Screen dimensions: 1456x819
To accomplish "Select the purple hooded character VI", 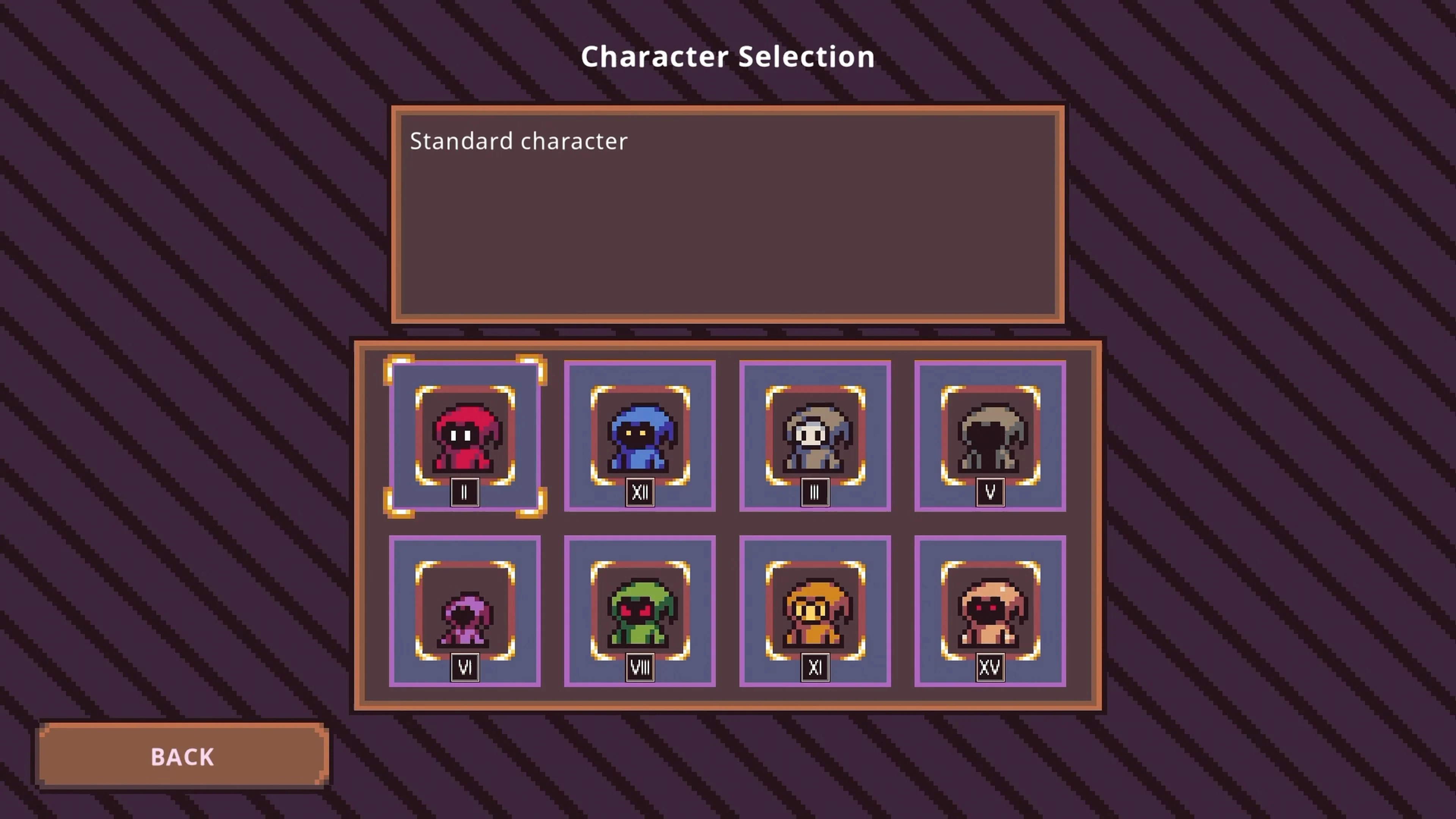I will (464, 613).
